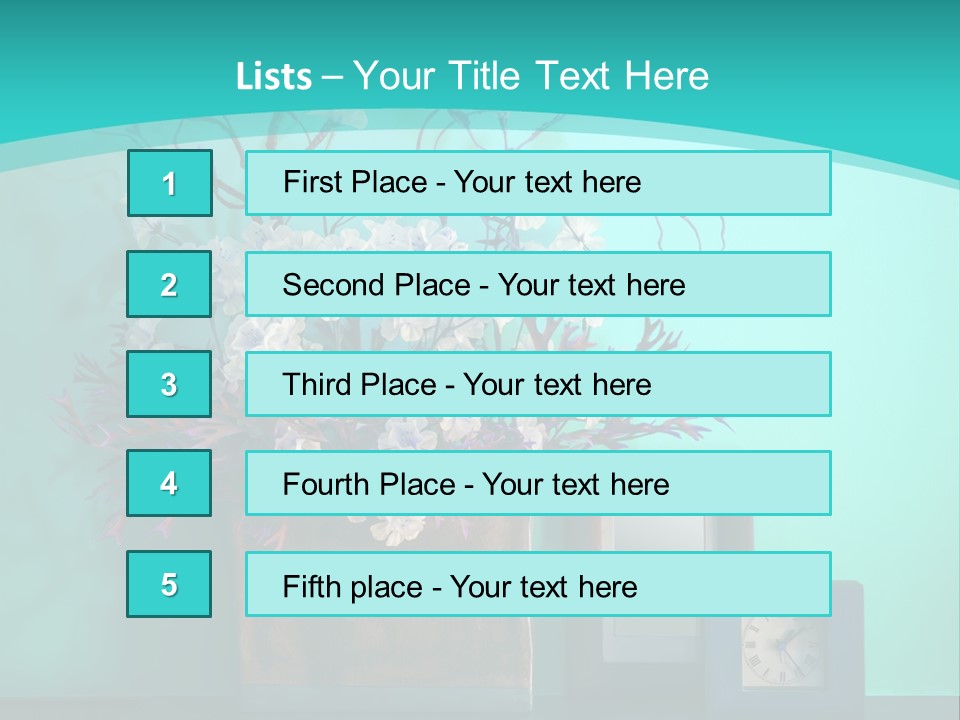Viewport: 960px width, 720px height.
Task: Select the number 5 box
Action: pyautogui.click(x=169, y=584)
